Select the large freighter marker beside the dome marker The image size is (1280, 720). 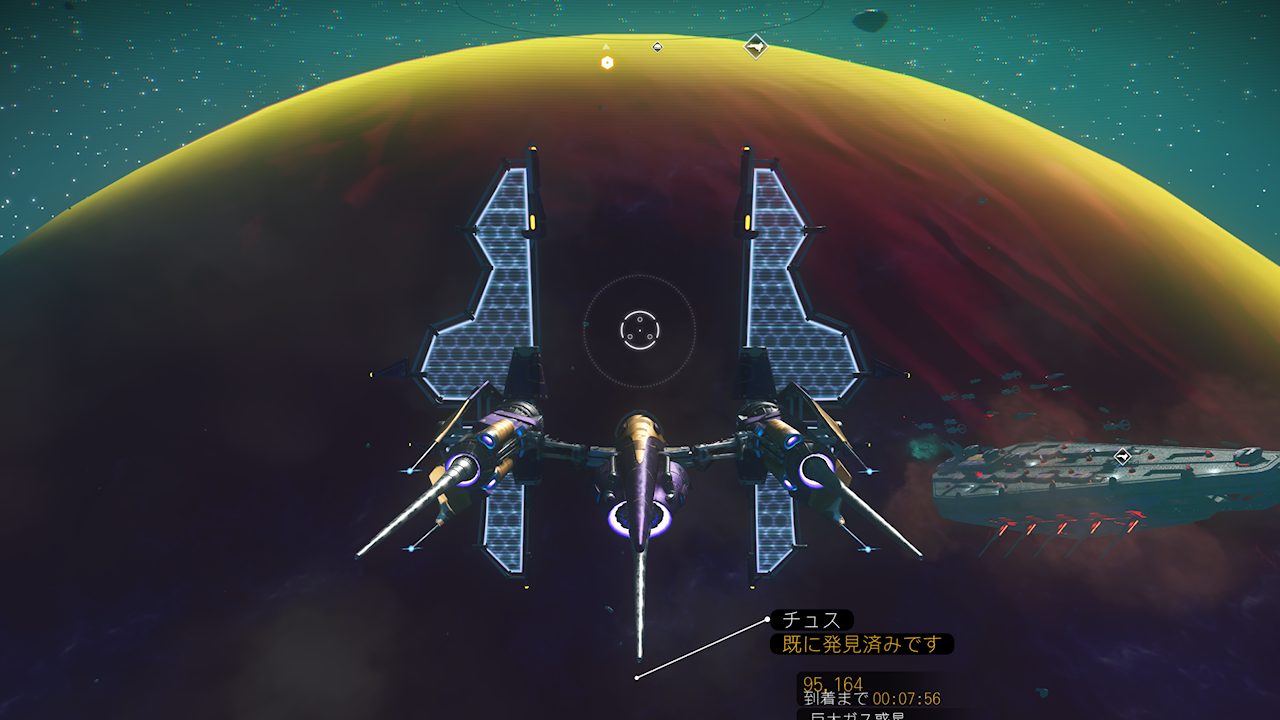coord(756,46)
